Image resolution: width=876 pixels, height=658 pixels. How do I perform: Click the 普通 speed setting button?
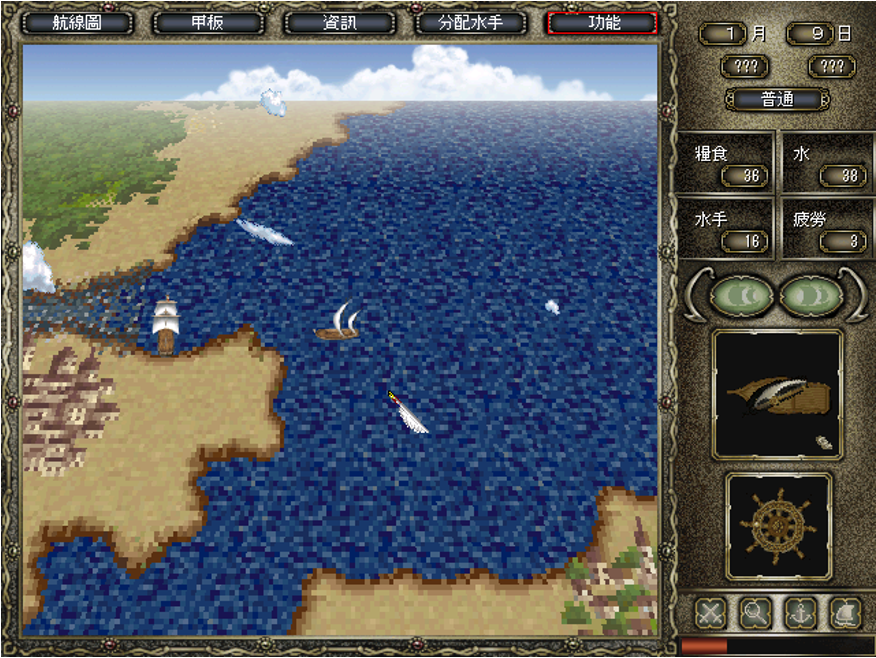pos(777,100)
